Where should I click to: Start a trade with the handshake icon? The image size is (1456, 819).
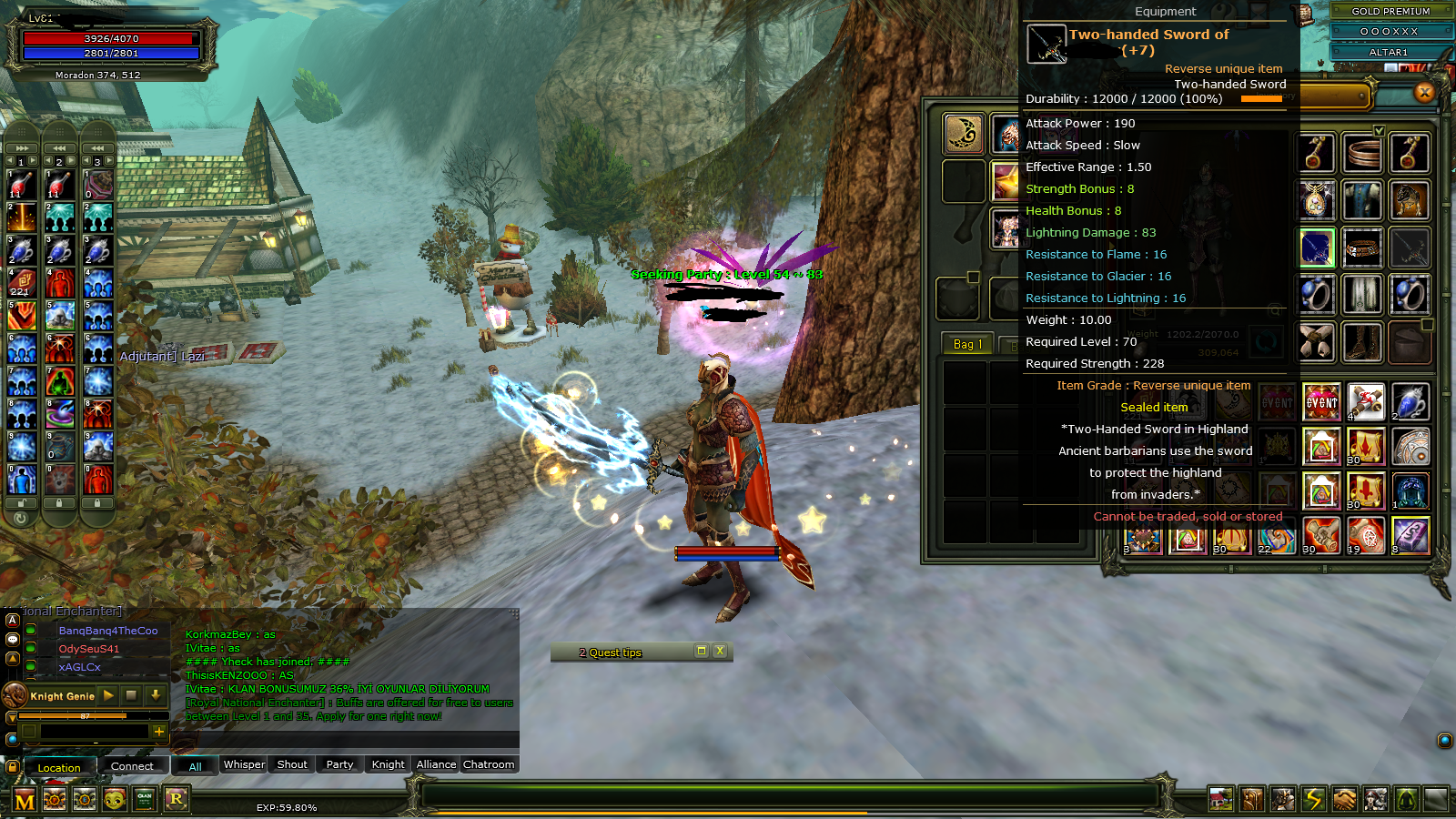[1344, 798]
